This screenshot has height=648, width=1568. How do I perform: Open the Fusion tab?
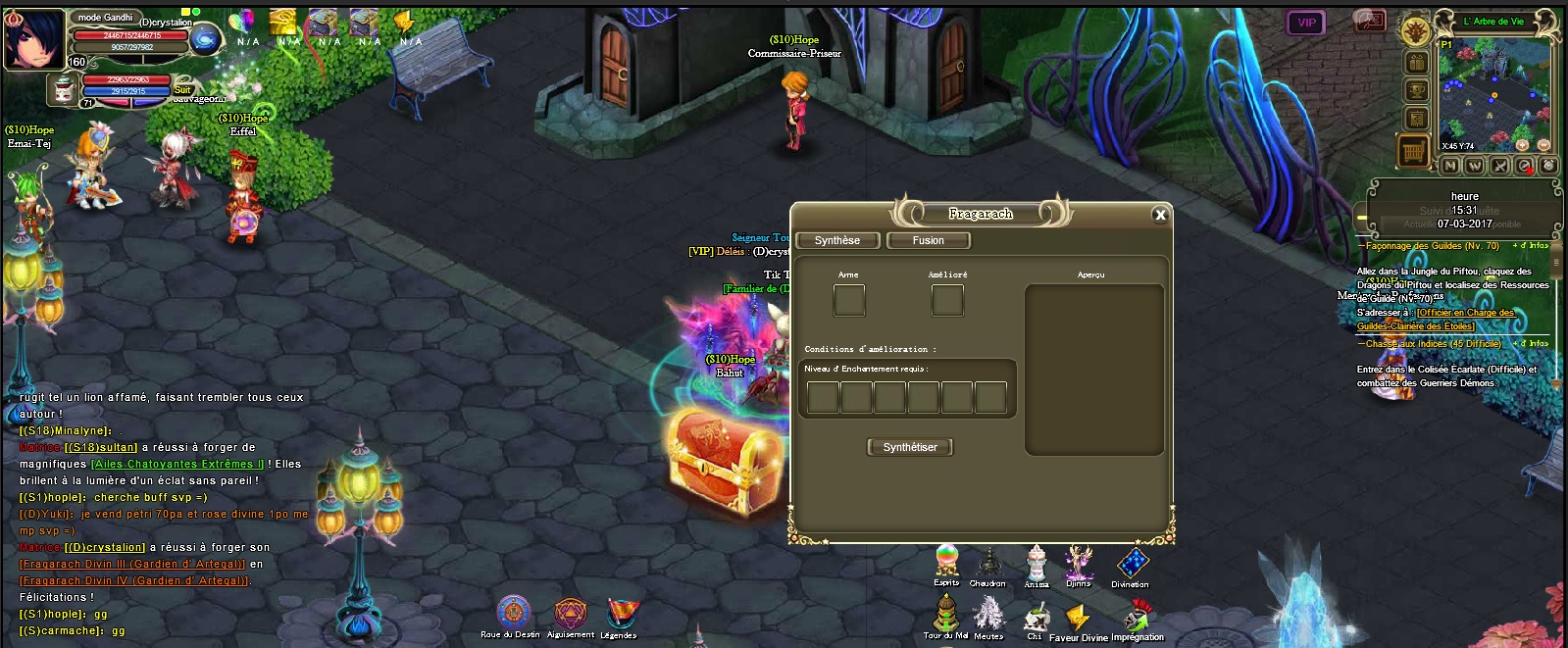pos(928,240)
